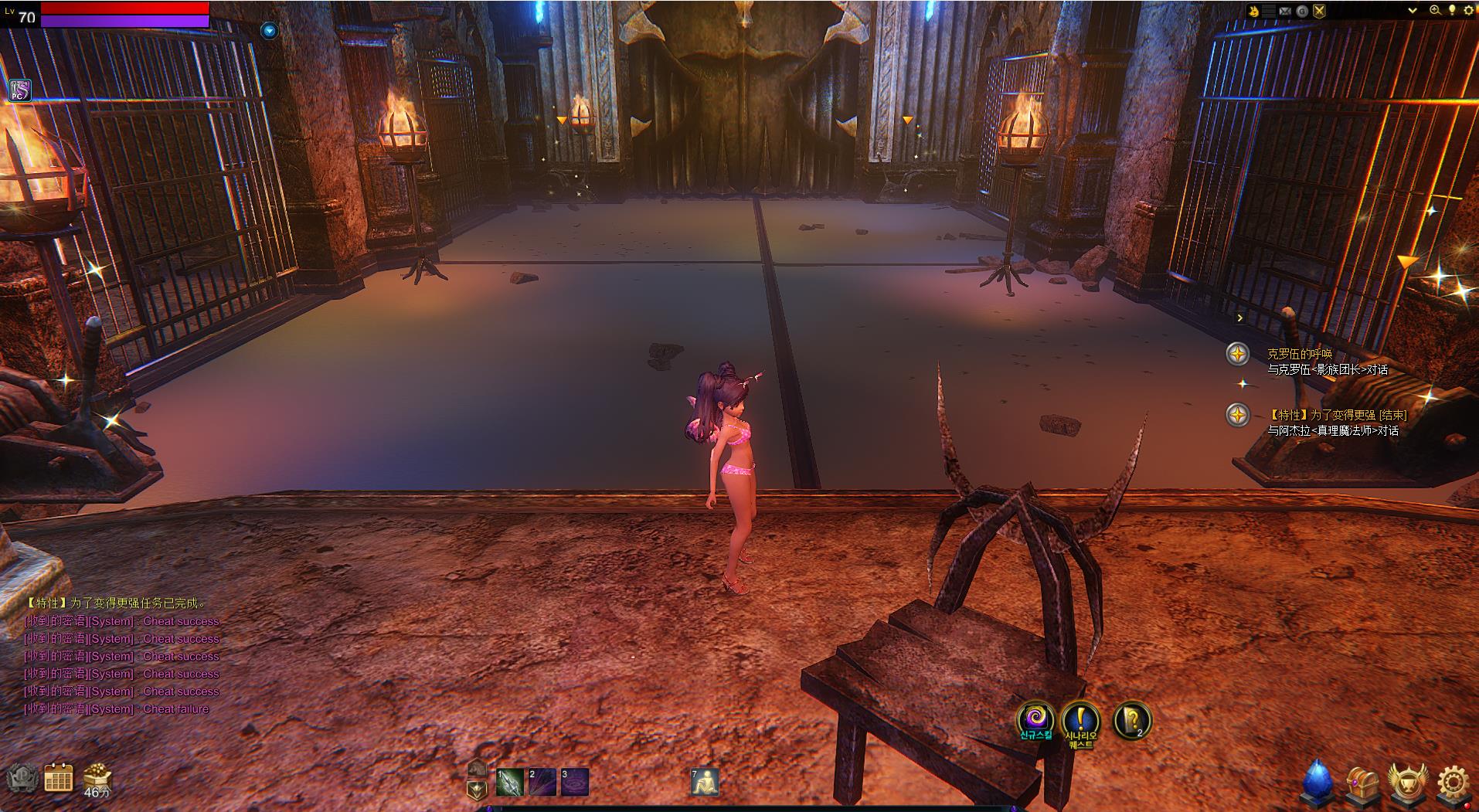
Task: Open the winged trophy achievements icon
Action: (x=1407, y=783)
